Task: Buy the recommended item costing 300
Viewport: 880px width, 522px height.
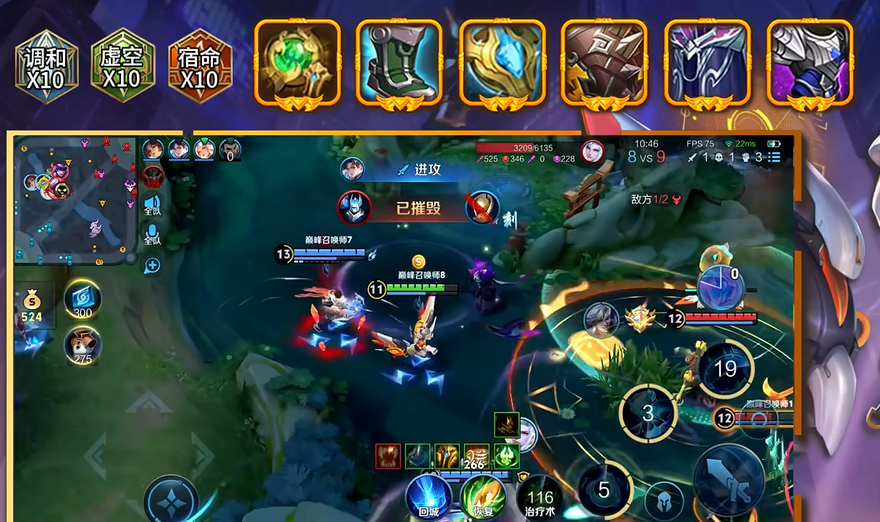Action: 82,300
